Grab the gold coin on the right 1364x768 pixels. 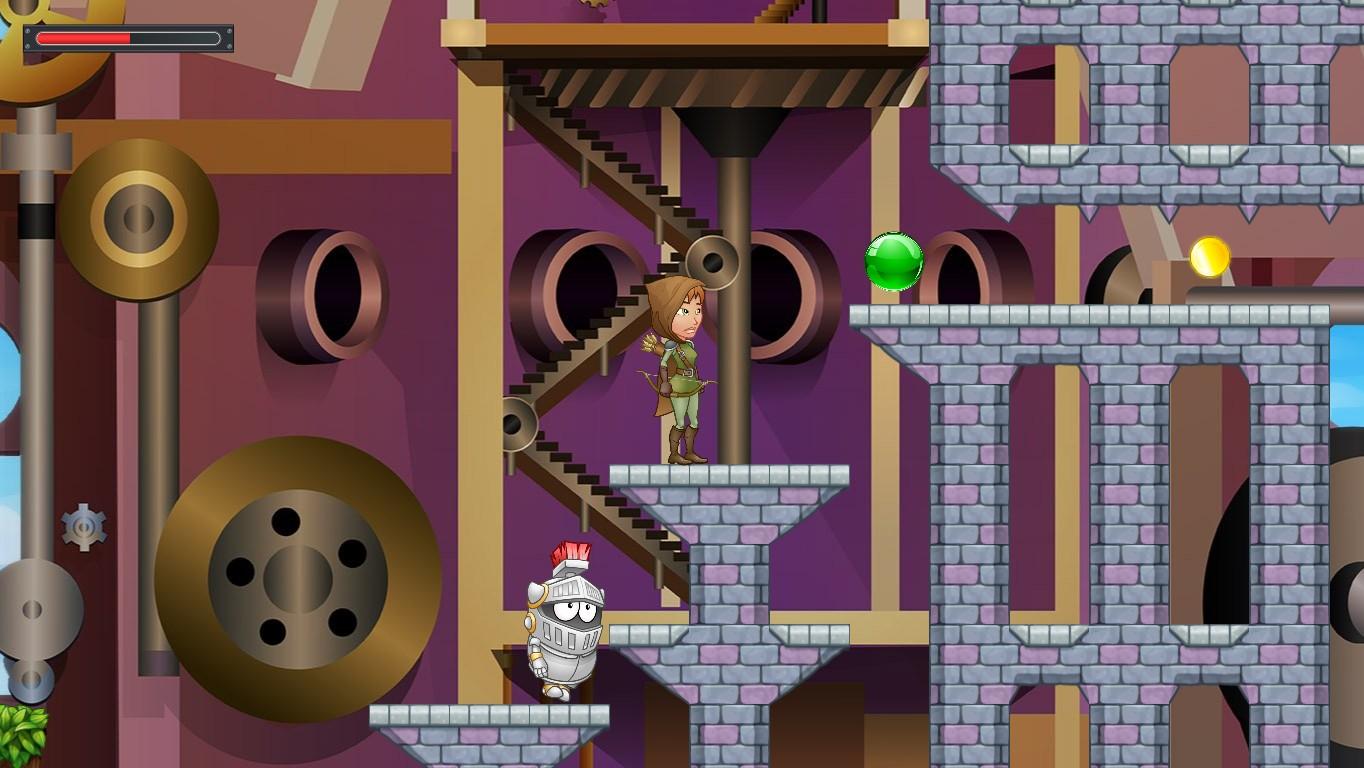click(1208, 257)
